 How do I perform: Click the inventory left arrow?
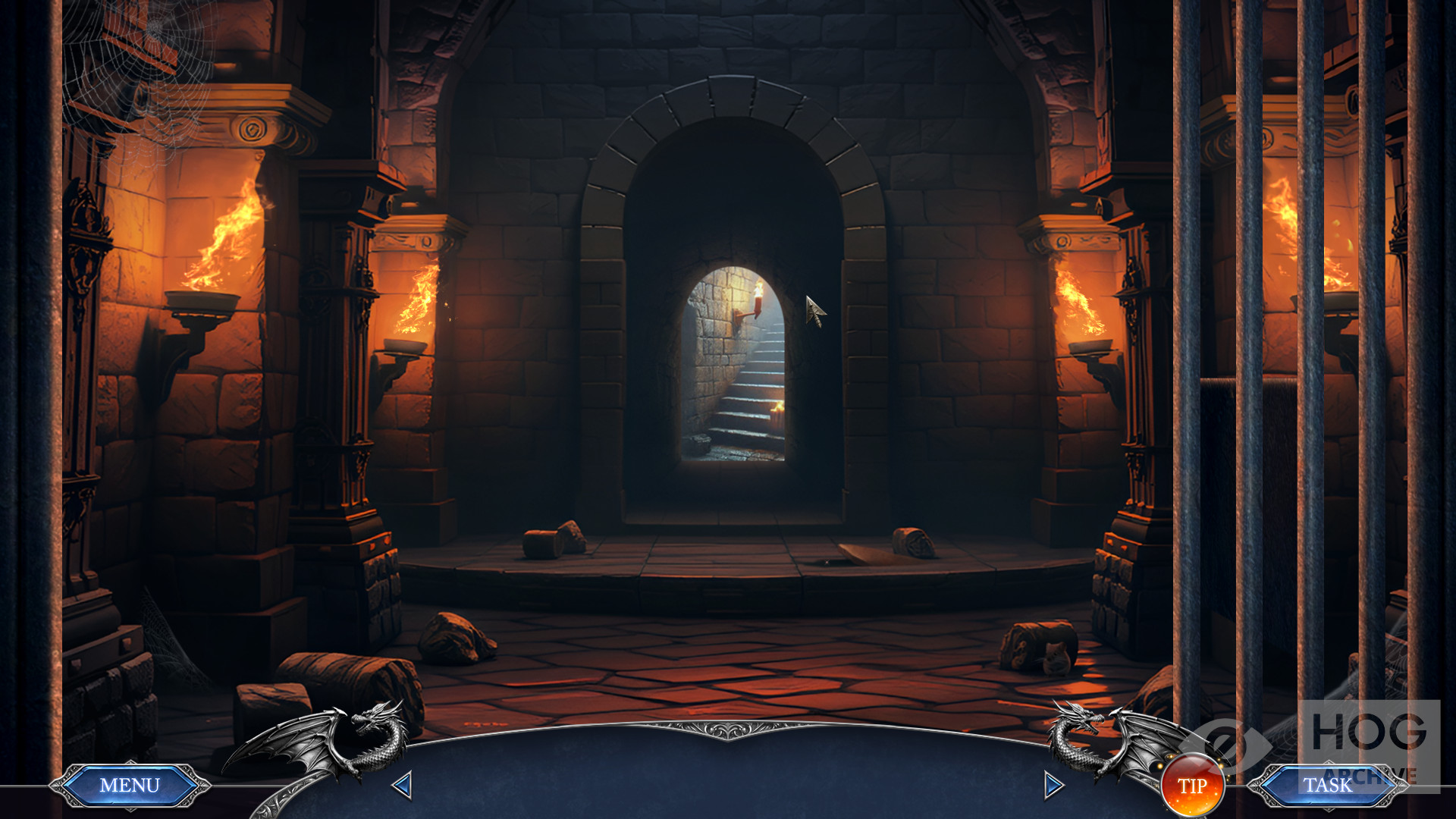tap(402, 785)
